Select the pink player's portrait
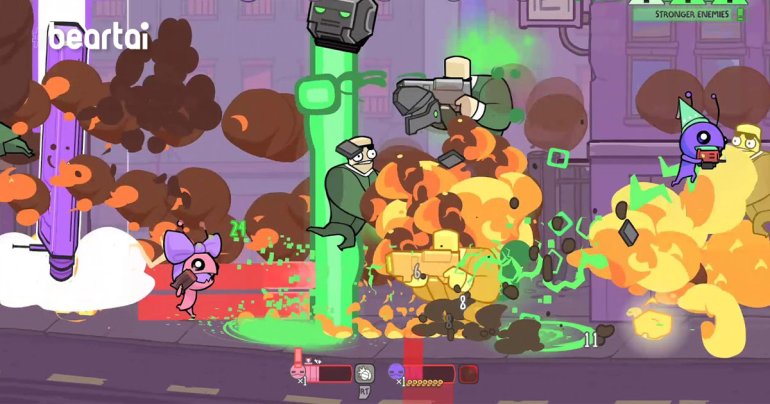 (x=297, y=372)
